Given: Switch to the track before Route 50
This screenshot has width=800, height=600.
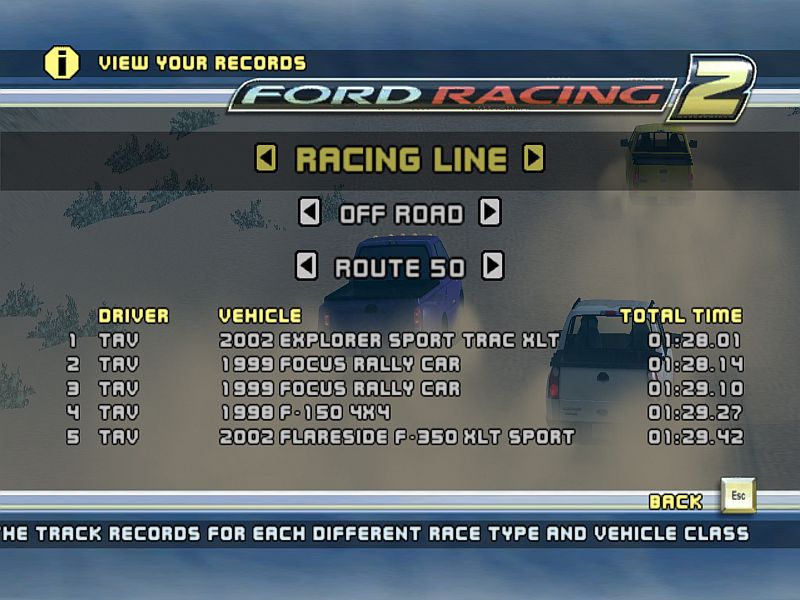Looking at the screenshot, I should pyautogui.click(x=307, y=267).
